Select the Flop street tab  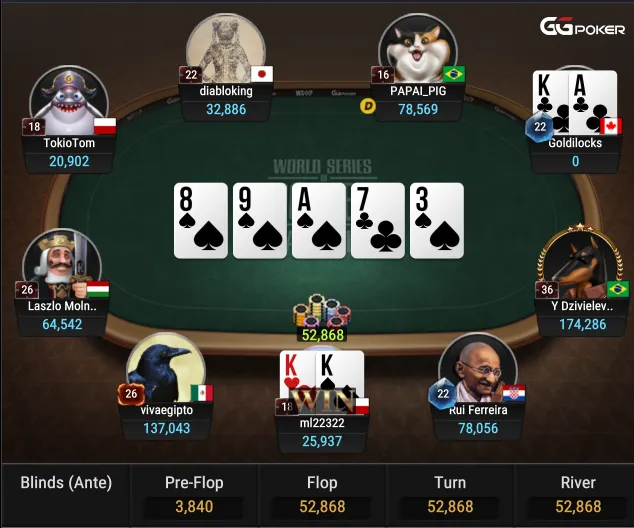pos(324,494)
